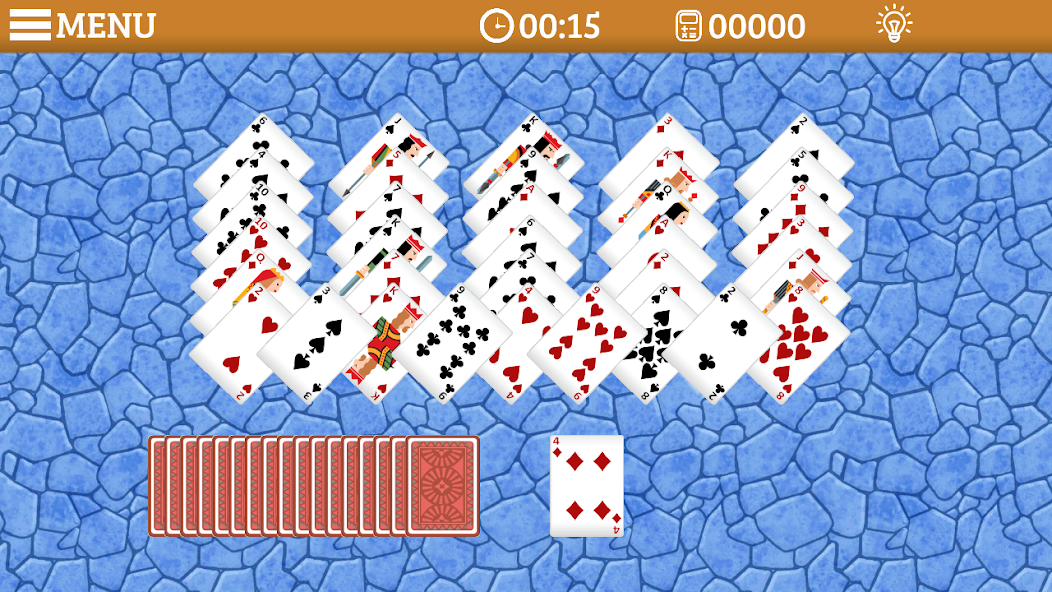This screenshot has width=1052, height=592.
Task: Select the 4 of diamonds waste card
Action: (587, 486)
